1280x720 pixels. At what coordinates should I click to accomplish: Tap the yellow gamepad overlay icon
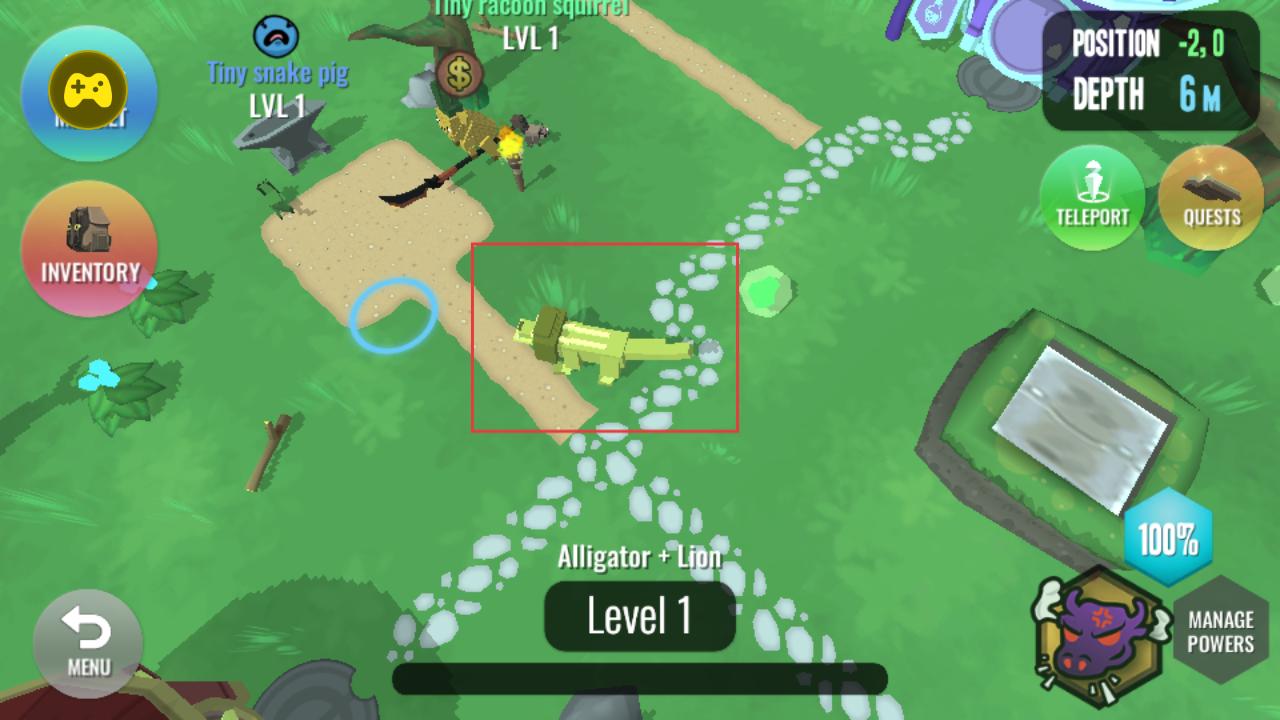[88, 91]
